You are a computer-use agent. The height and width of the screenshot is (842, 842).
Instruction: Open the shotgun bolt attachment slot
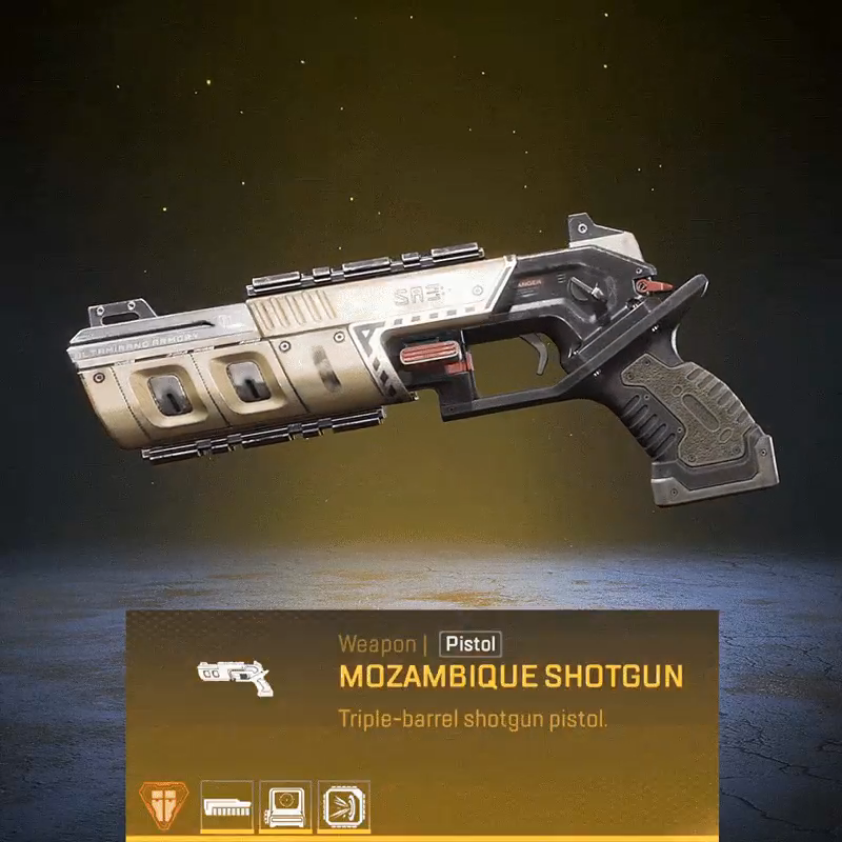click(x=226, y=805)
